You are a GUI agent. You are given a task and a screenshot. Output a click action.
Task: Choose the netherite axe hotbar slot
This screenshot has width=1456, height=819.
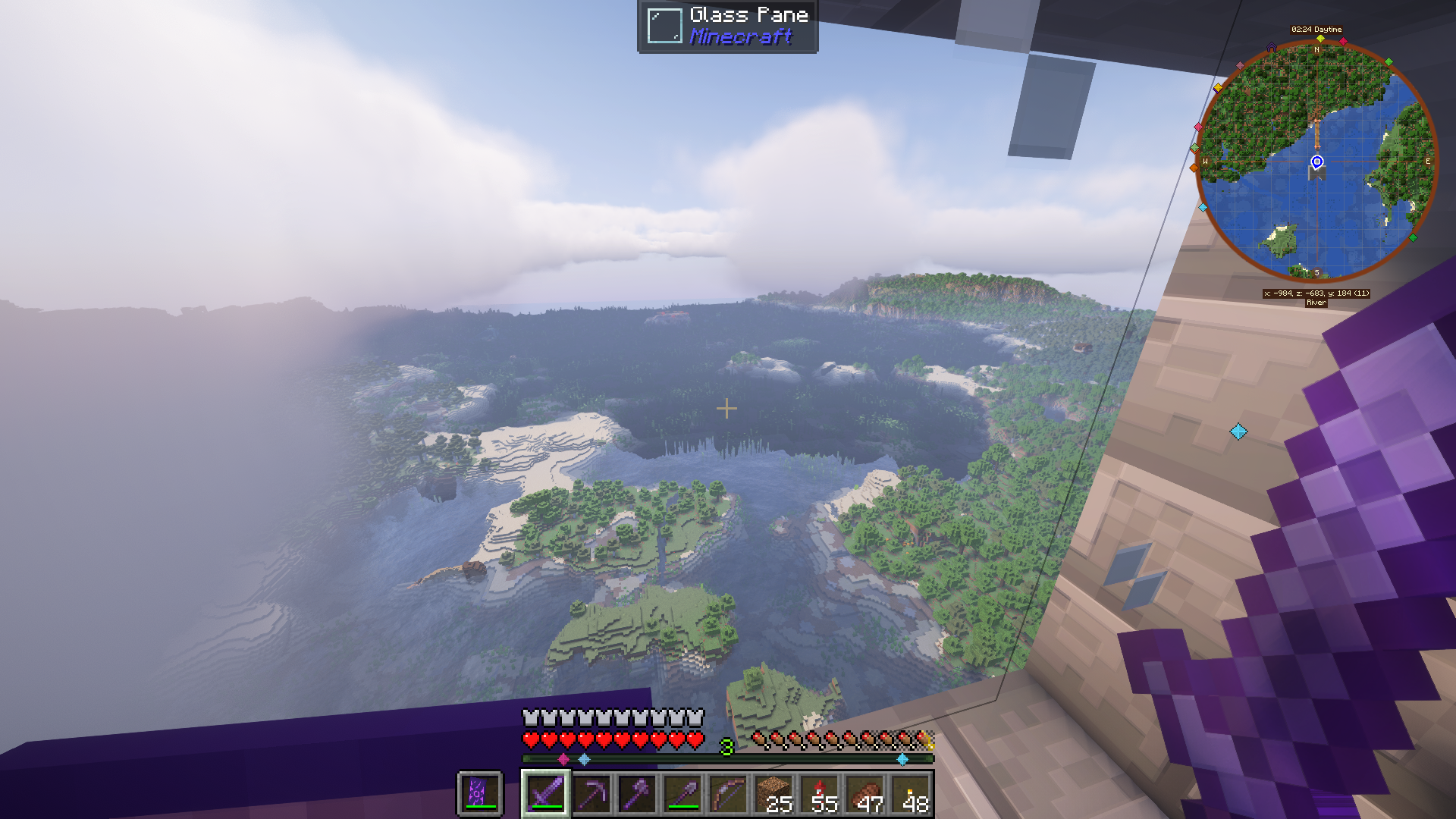tap(637, 794)
